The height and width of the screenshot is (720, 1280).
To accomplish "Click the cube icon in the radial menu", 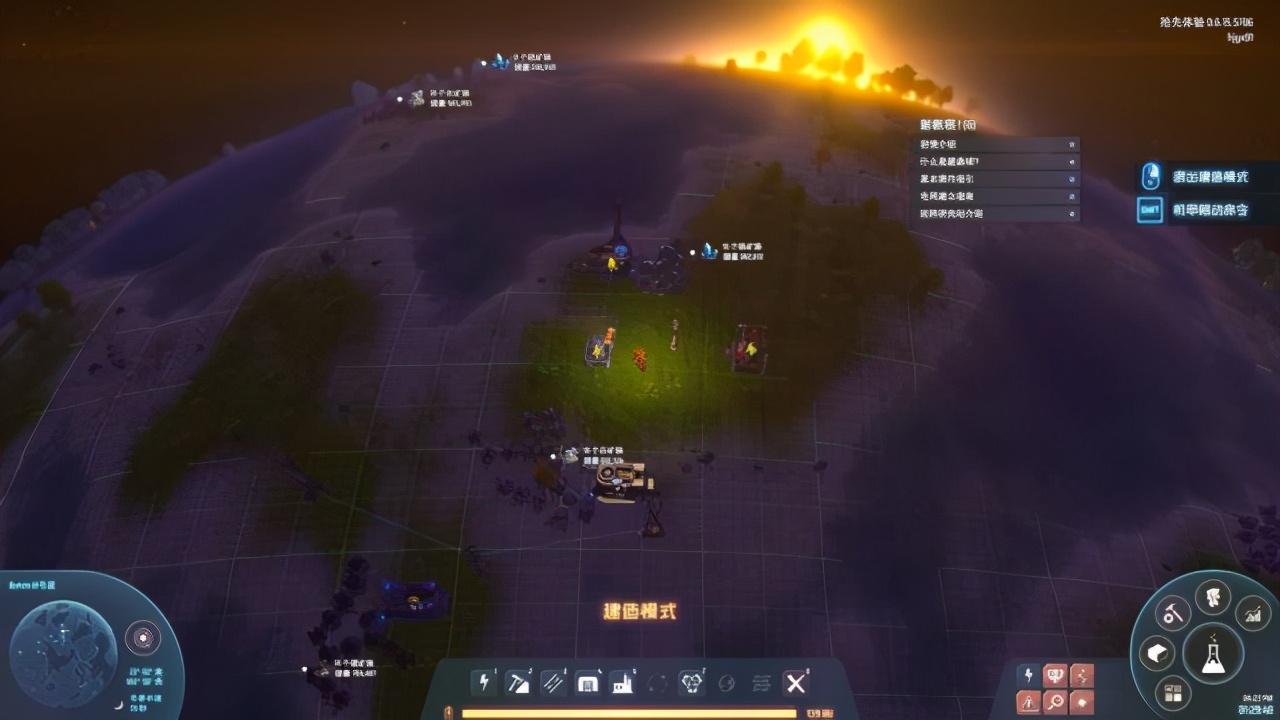I will pyautogui.click(x=1157, y=652).
